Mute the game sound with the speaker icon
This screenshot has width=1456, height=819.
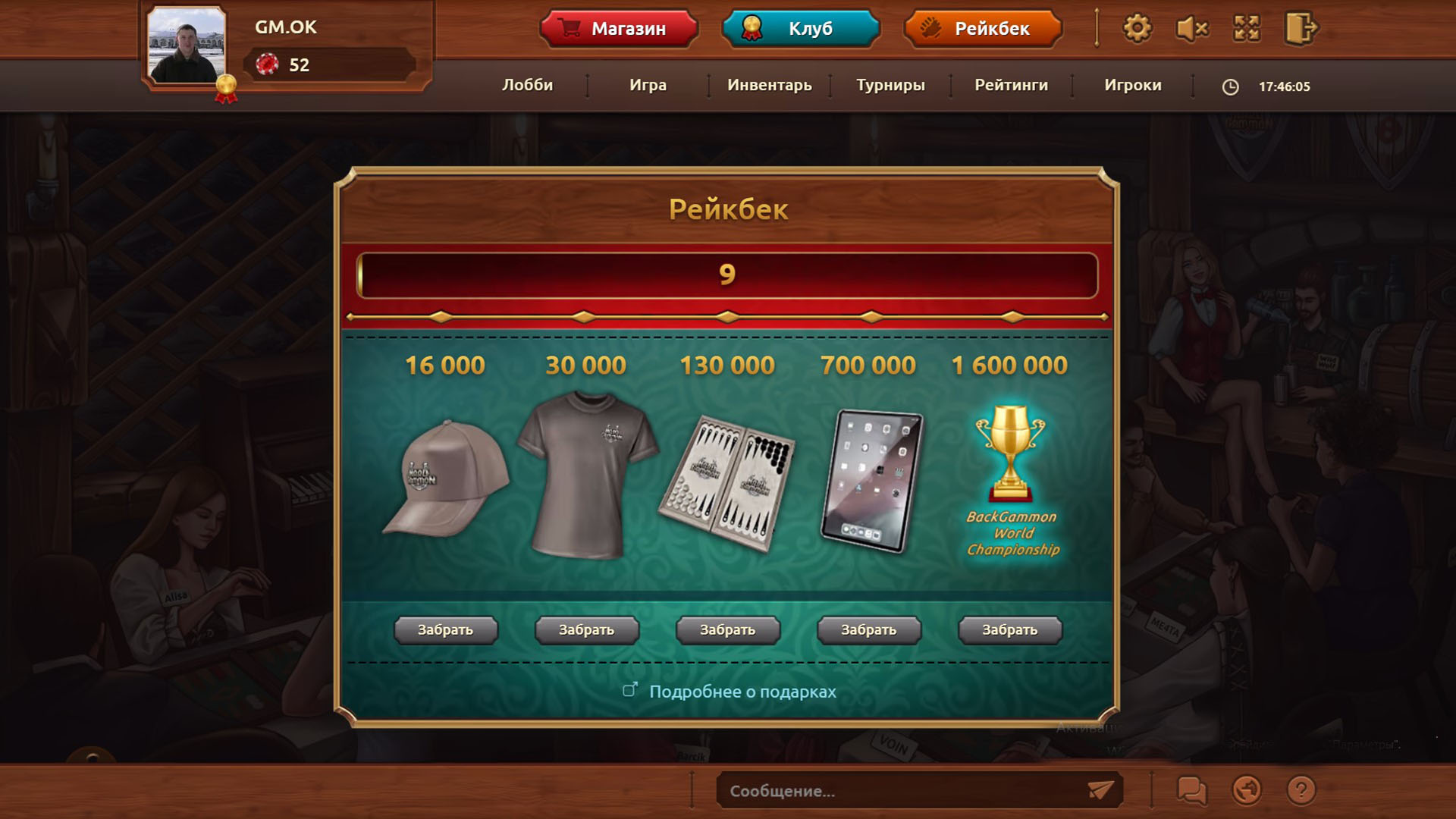[x=1191, y=28]
